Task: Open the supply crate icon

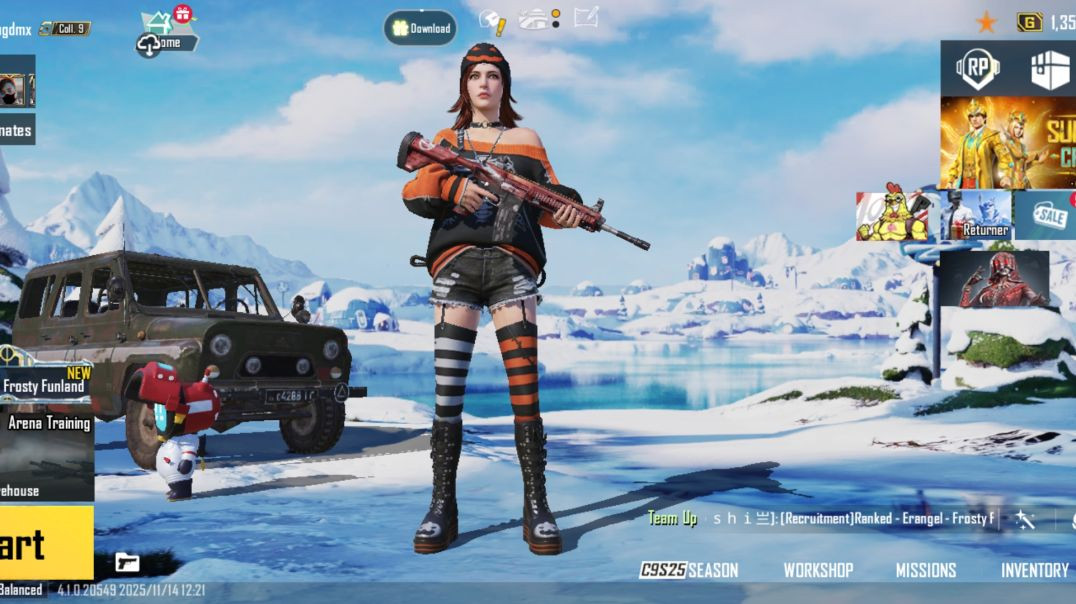Action: coord(1049,69)
